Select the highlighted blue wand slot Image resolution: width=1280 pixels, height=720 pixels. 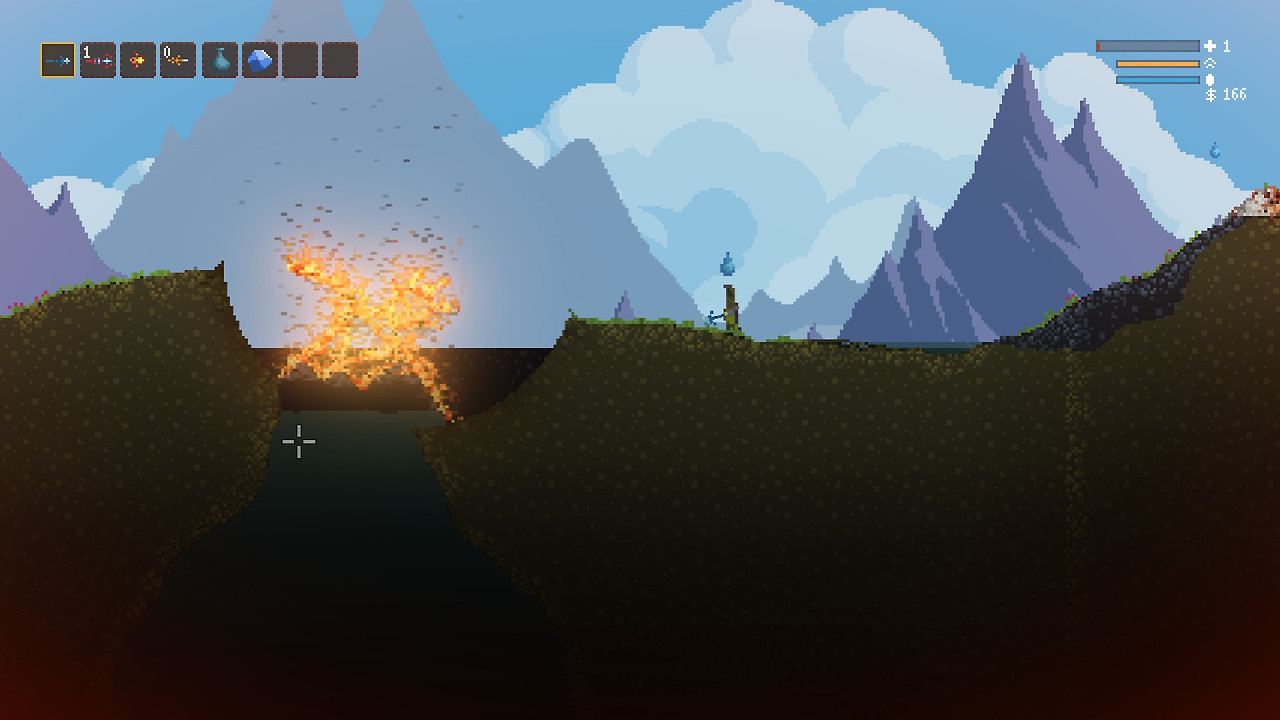(x=58, y=60)
